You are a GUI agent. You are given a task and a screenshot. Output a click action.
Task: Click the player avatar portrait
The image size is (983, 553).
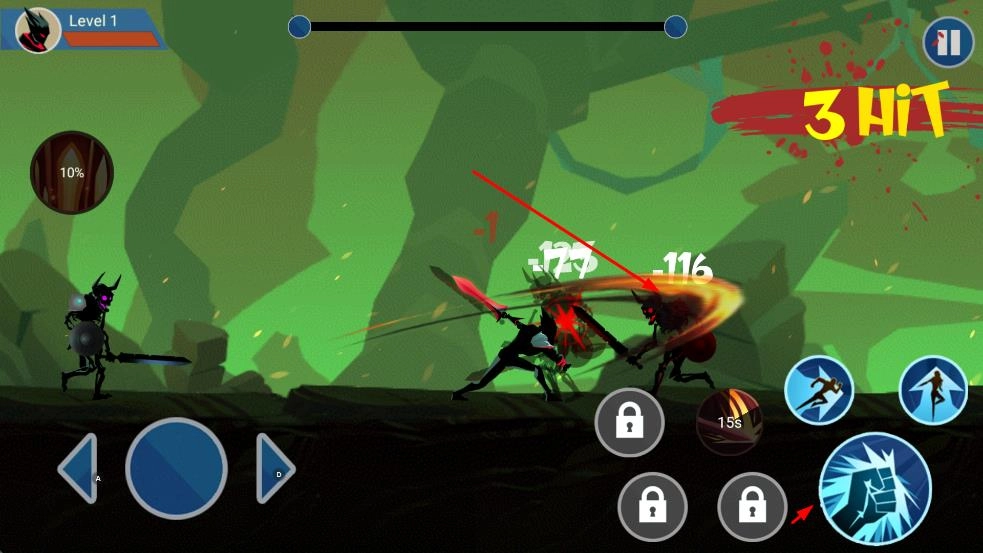(x=38, y=30)
